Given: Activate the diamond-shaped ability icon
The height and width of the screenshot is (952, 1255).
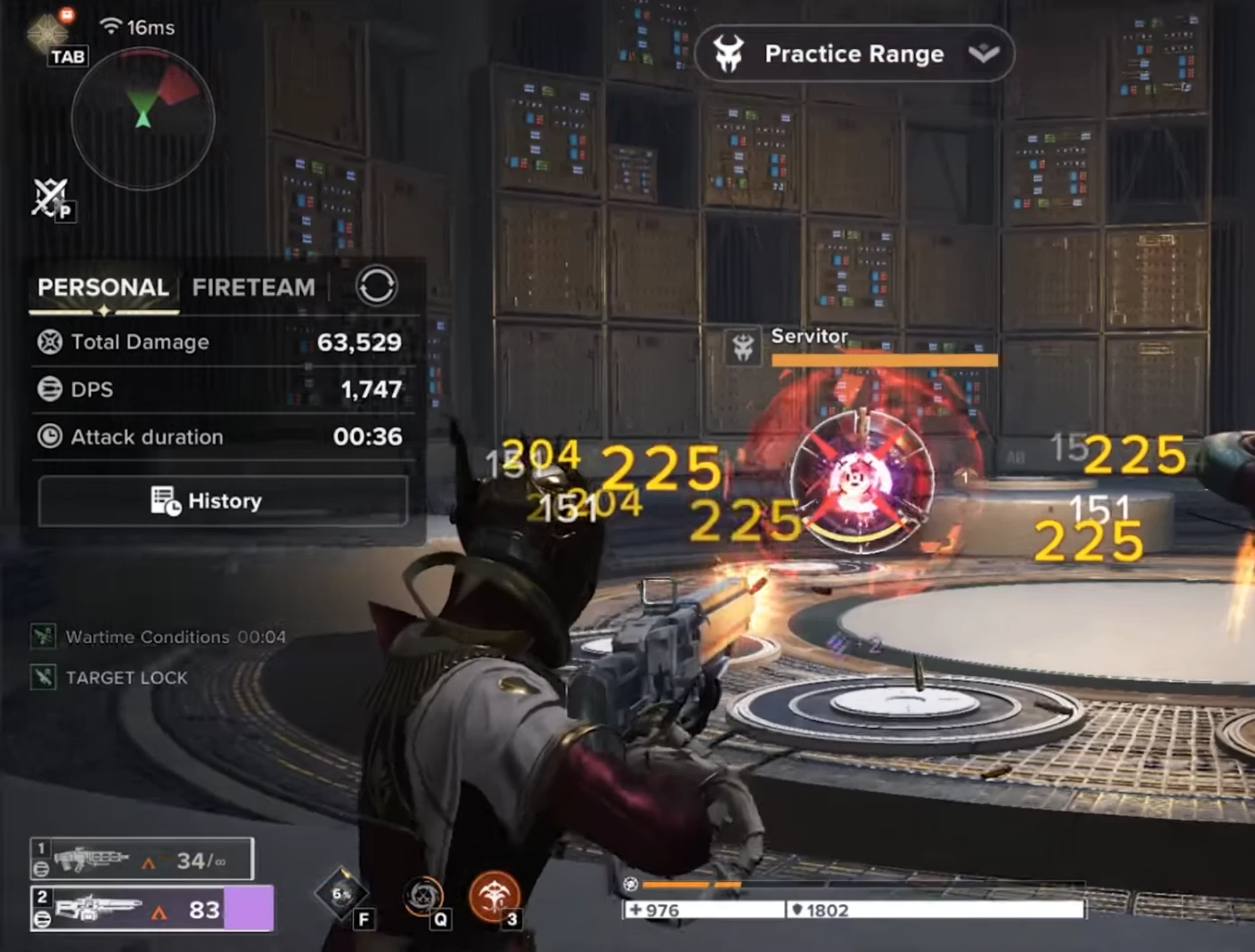Looking at the screenshot, I should (x=341, y=894).
